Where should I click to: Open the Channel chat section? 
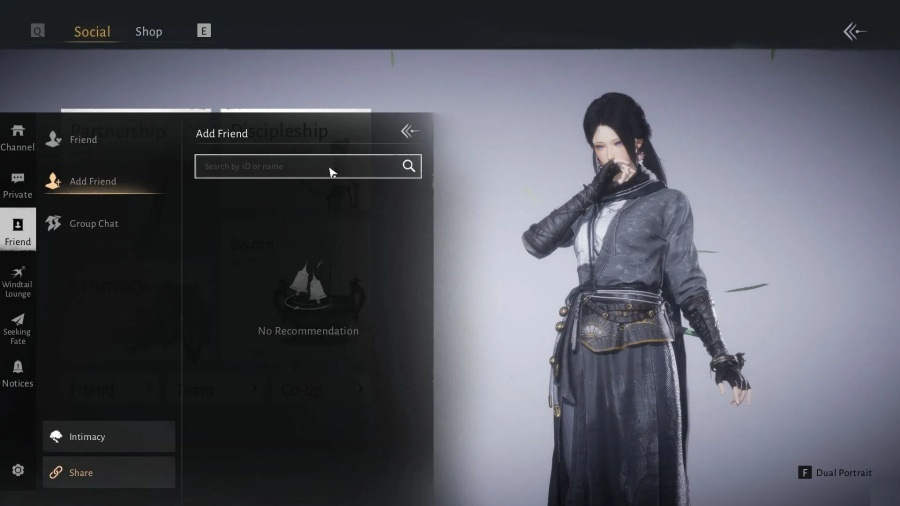pos(18,137)
